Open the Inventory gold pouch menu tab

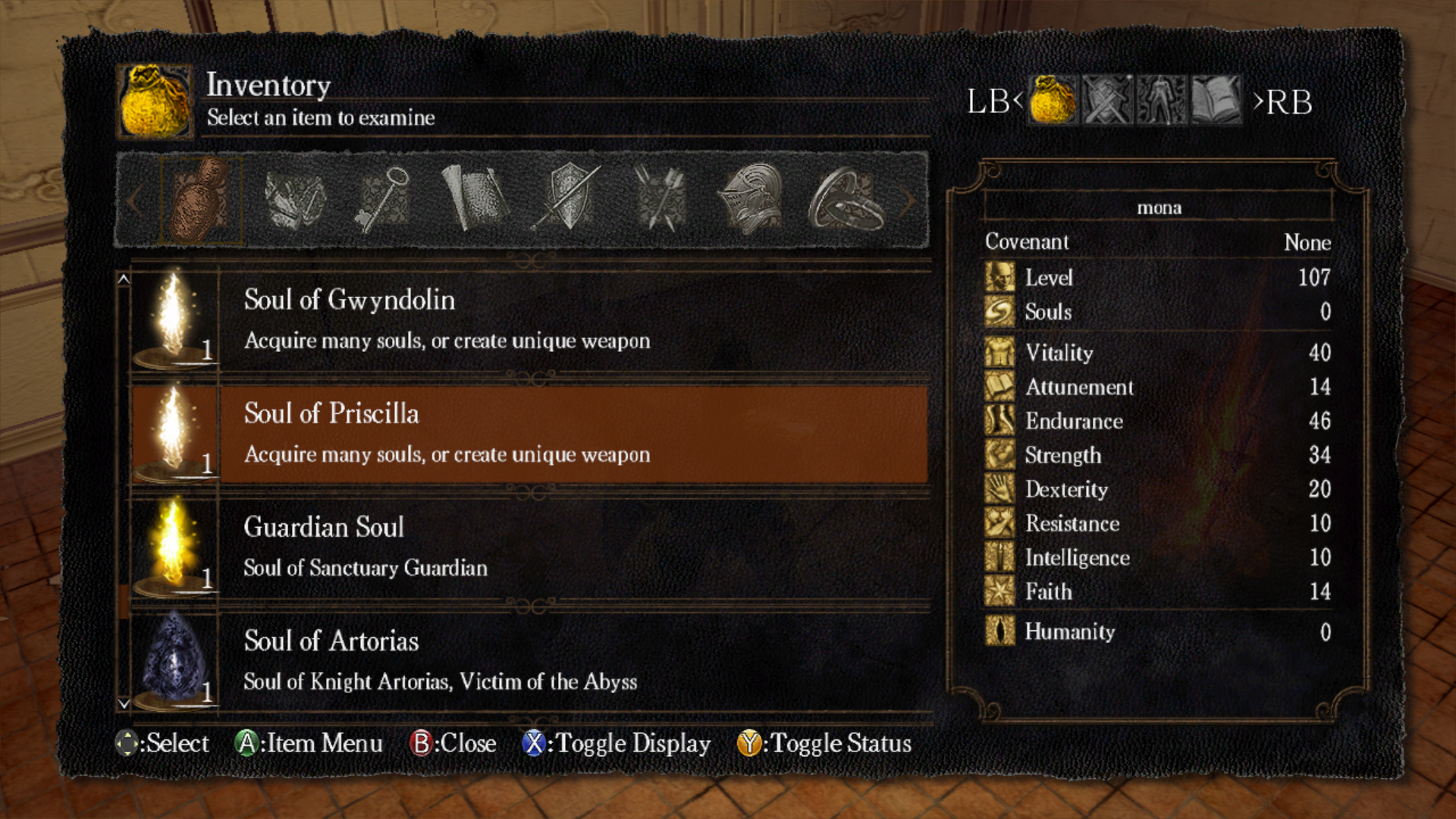(1053, 100)
